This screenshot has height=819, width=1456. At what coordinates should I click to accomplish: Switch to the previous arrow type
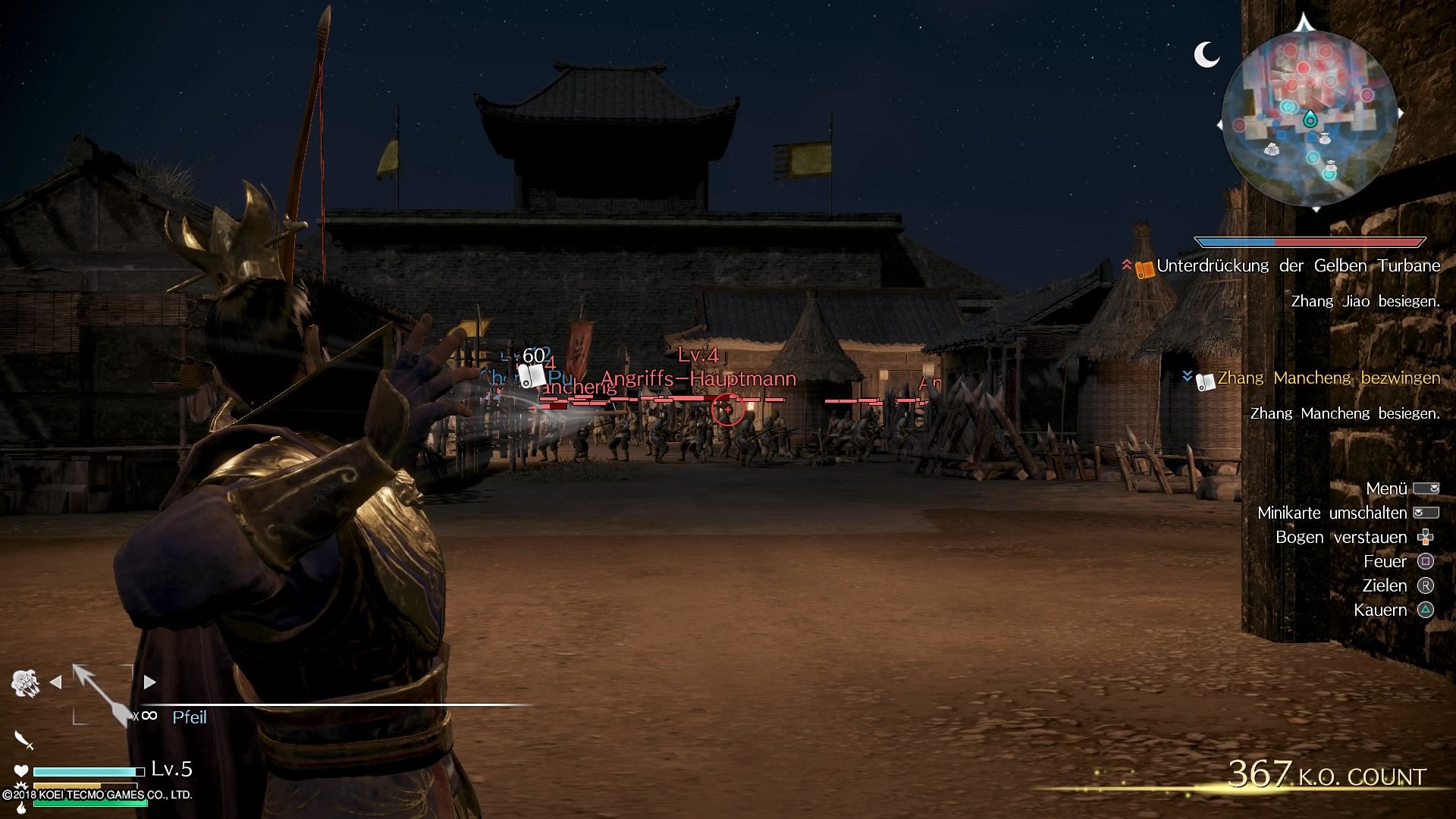55,682
